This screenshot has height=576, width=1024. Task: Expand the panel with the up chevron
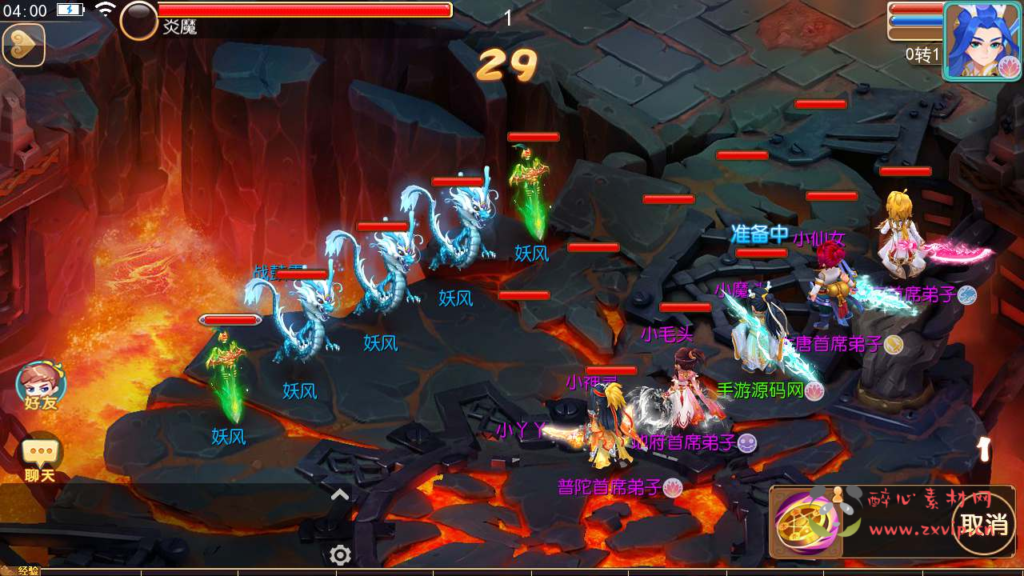(340, 494)
